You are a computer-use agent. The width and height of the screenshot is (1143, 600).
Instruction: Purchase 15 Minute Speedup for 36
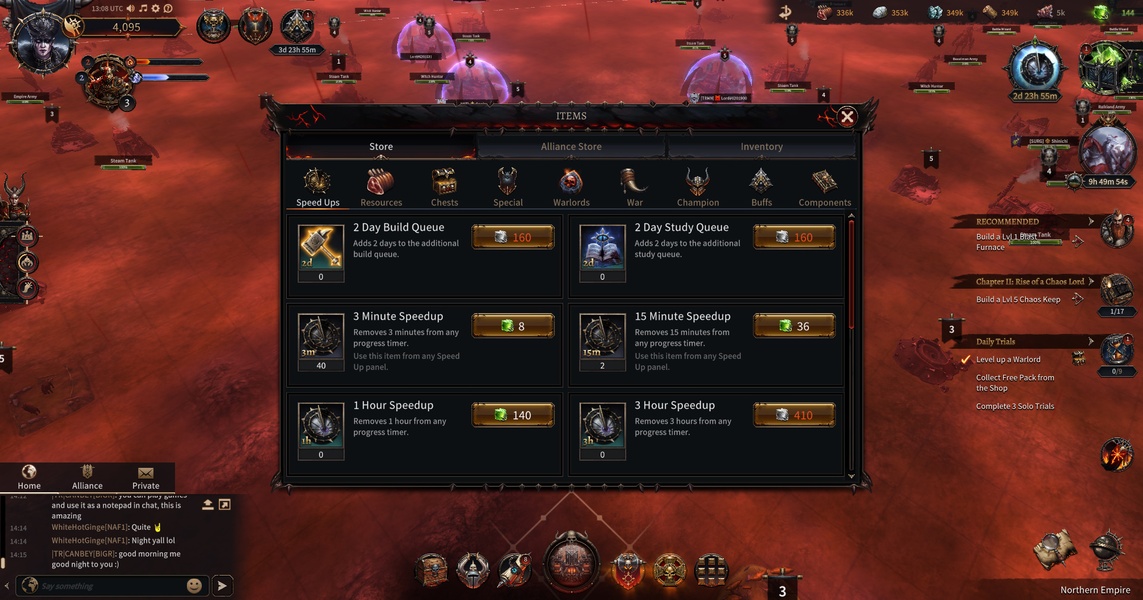point(794,326)
